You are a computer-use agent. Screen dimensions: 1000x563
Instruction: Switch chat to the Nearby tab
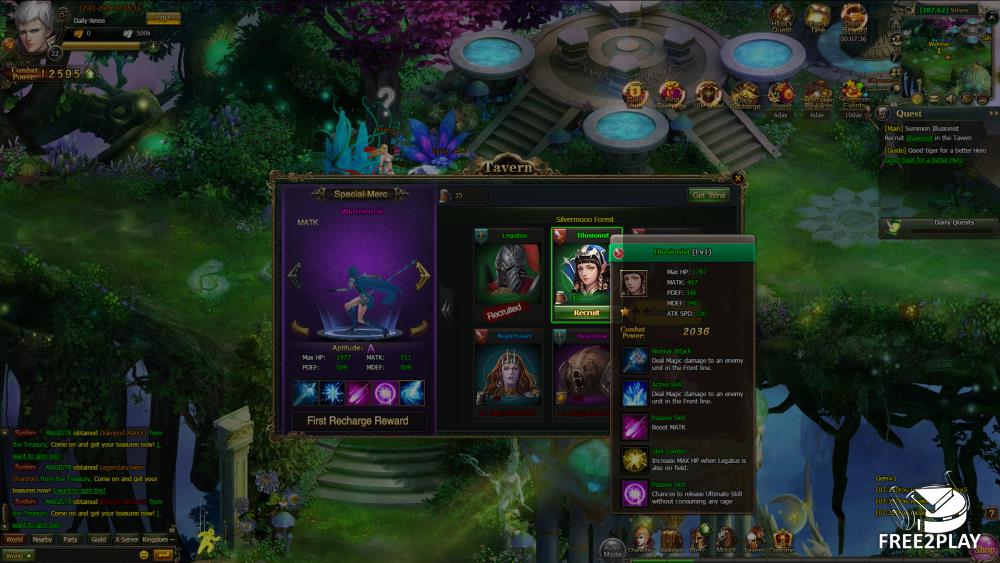(x=42, y=539)
